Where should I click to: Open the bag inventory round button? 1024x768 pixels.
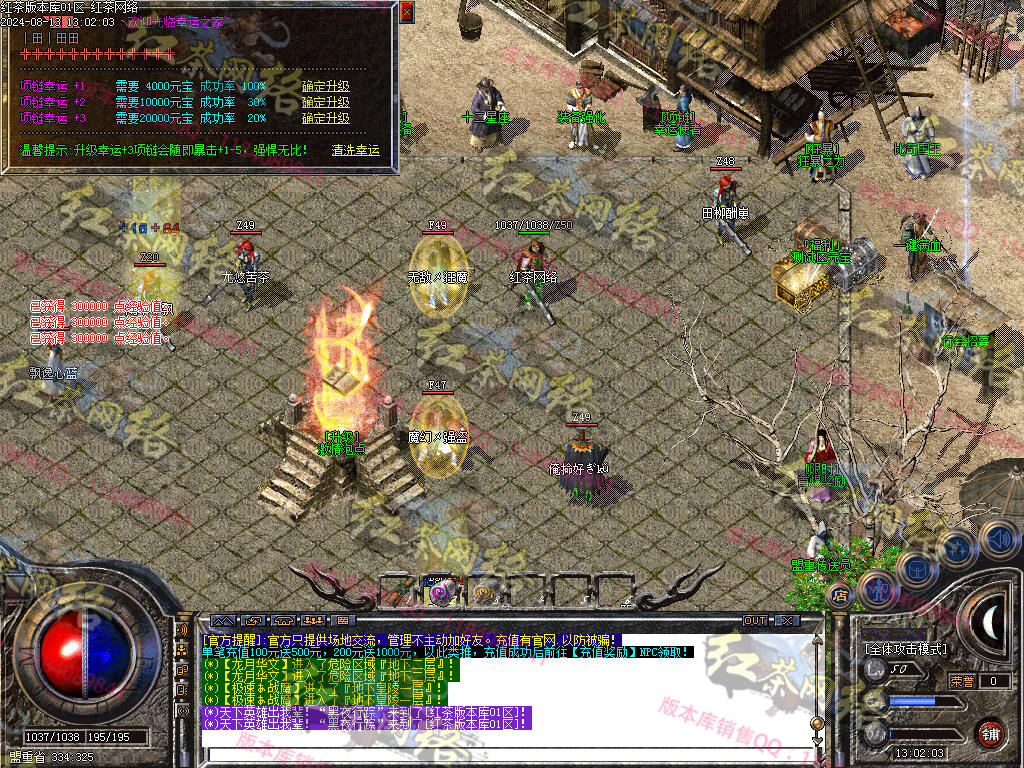pos(916,568)
